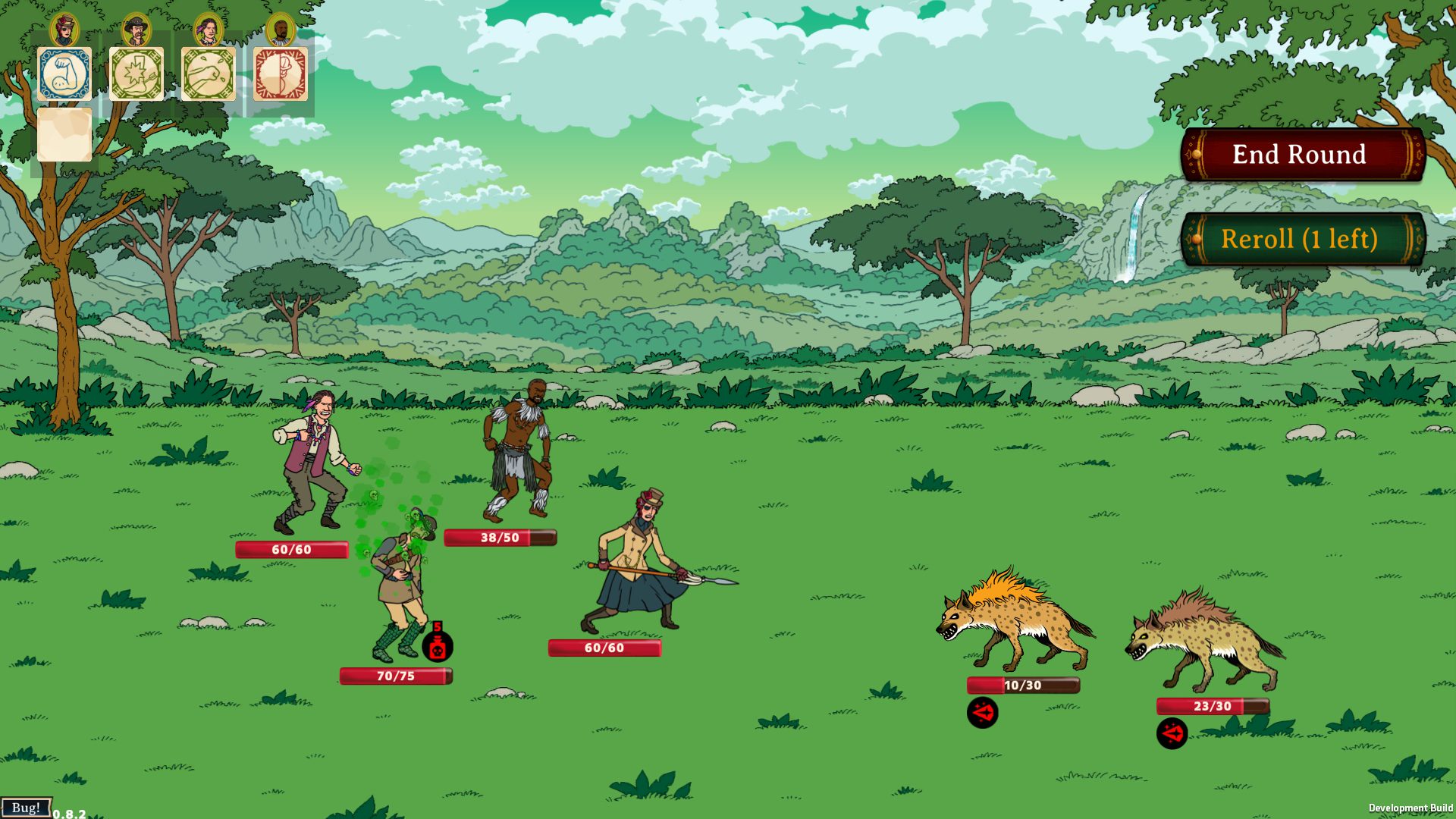Select the red half-figure die

coord(281,74)
